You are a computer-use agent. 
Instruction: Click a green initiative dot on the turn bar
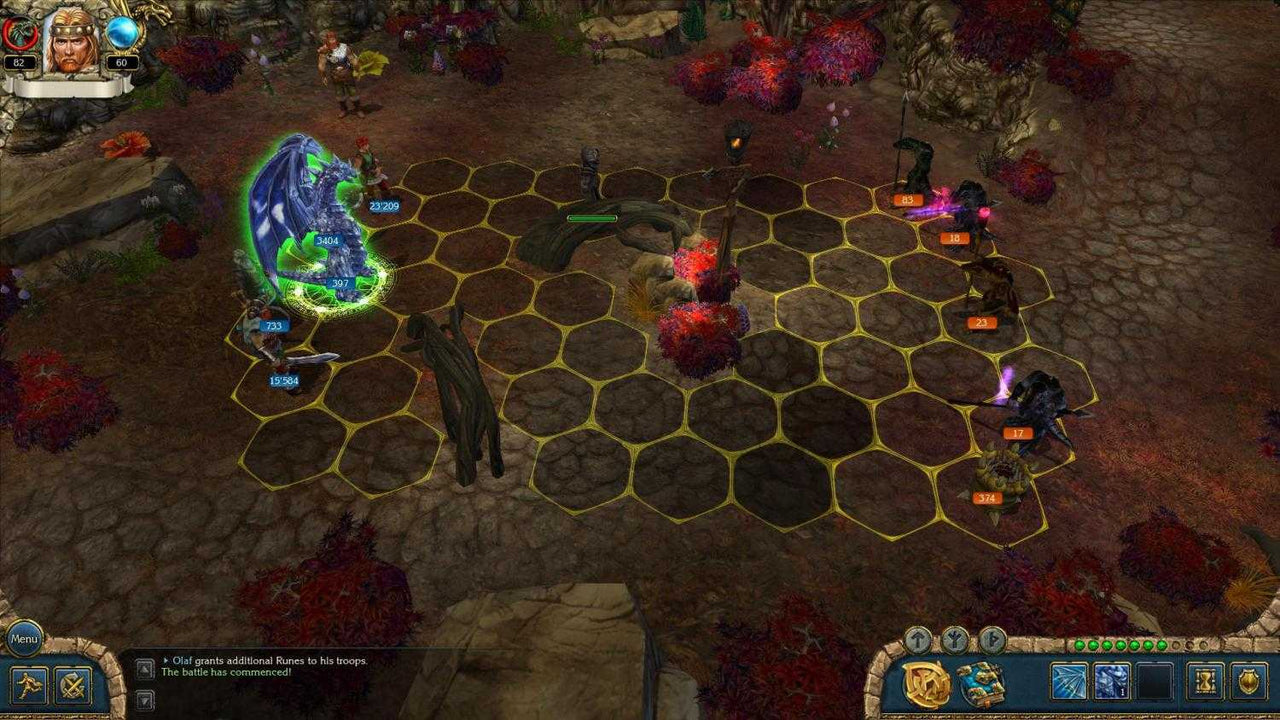[x=1080, y=645]
